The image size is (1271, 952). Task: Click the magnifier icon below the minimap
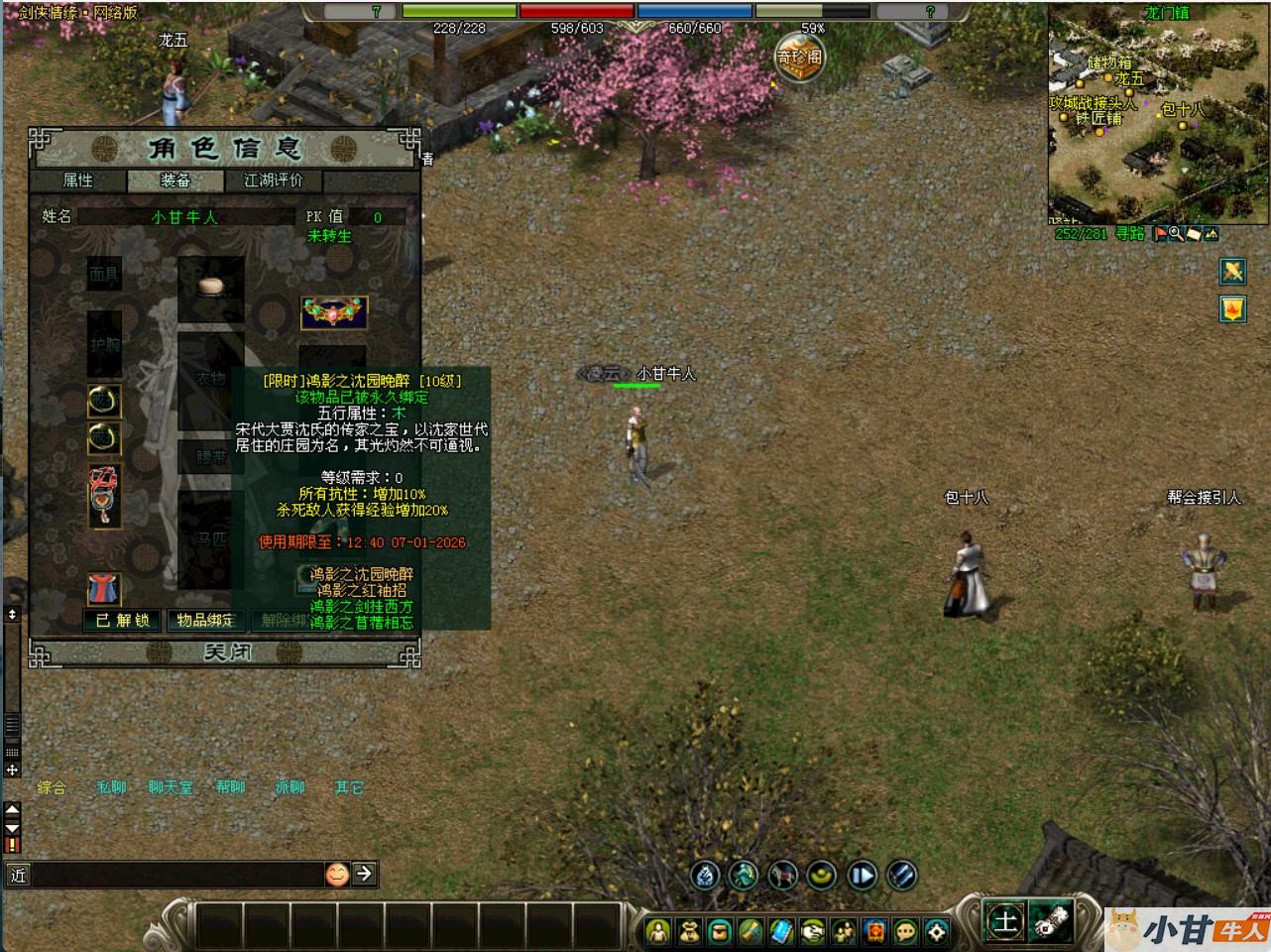1175,234
